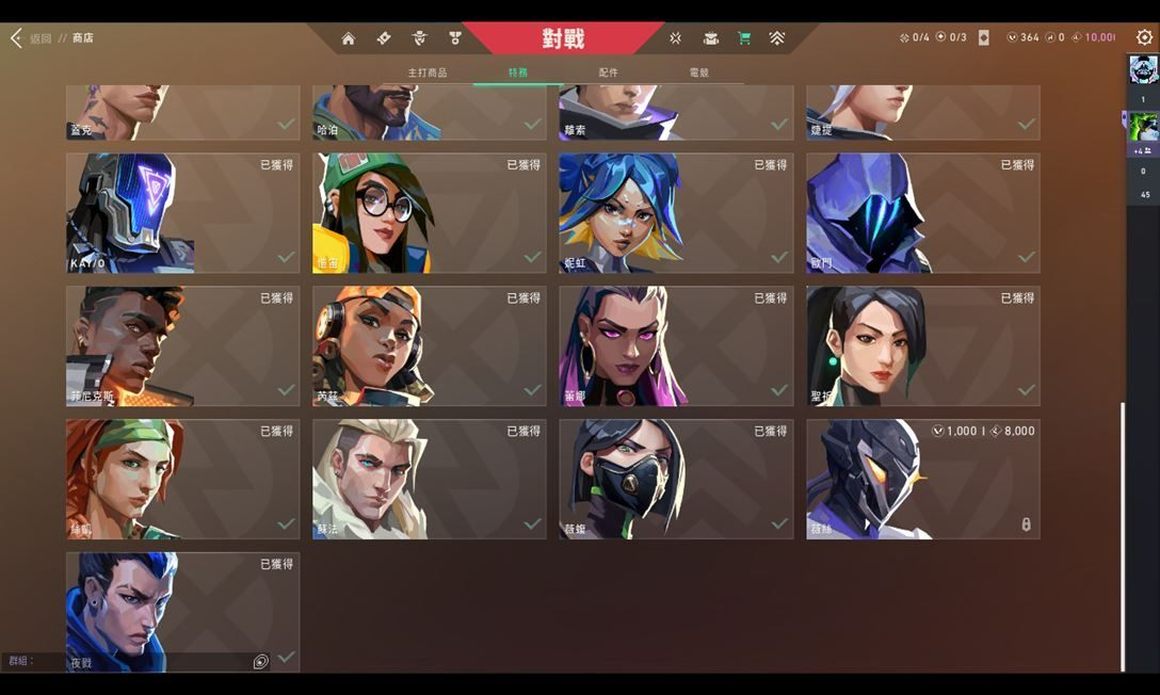Switch to the 電競 tab
Image resolution: width=1160 pixels, height=695 pixels.
pos(699,73)
